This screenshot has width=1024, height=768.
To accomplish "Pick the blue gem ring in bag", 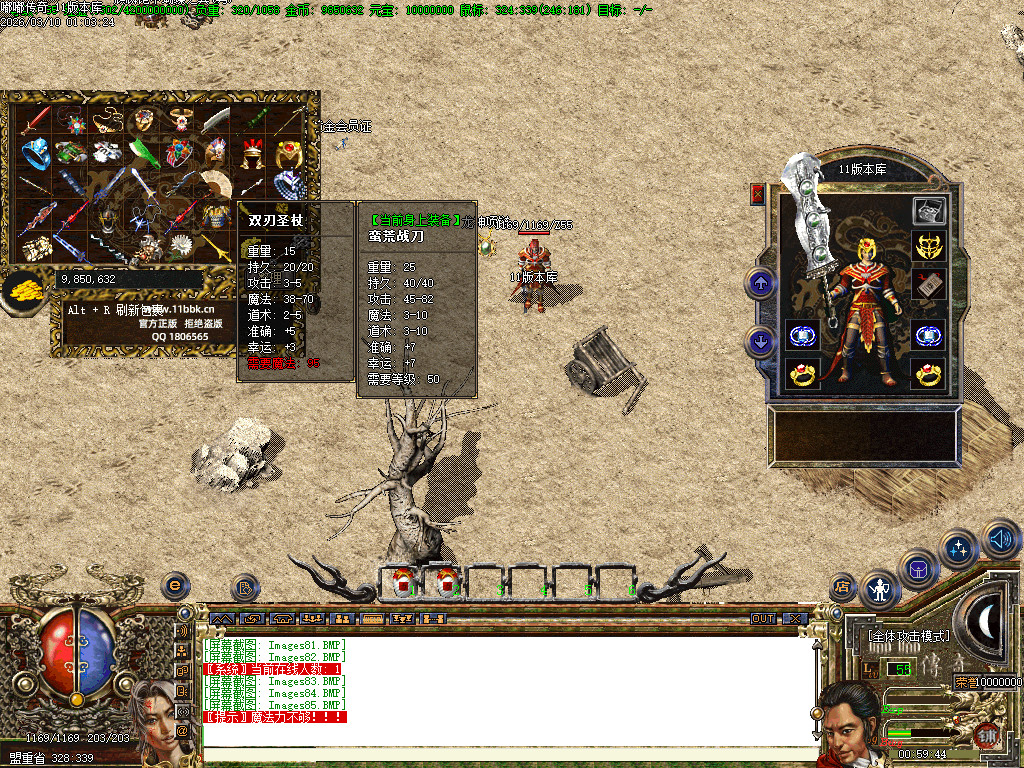I will 37,153.
